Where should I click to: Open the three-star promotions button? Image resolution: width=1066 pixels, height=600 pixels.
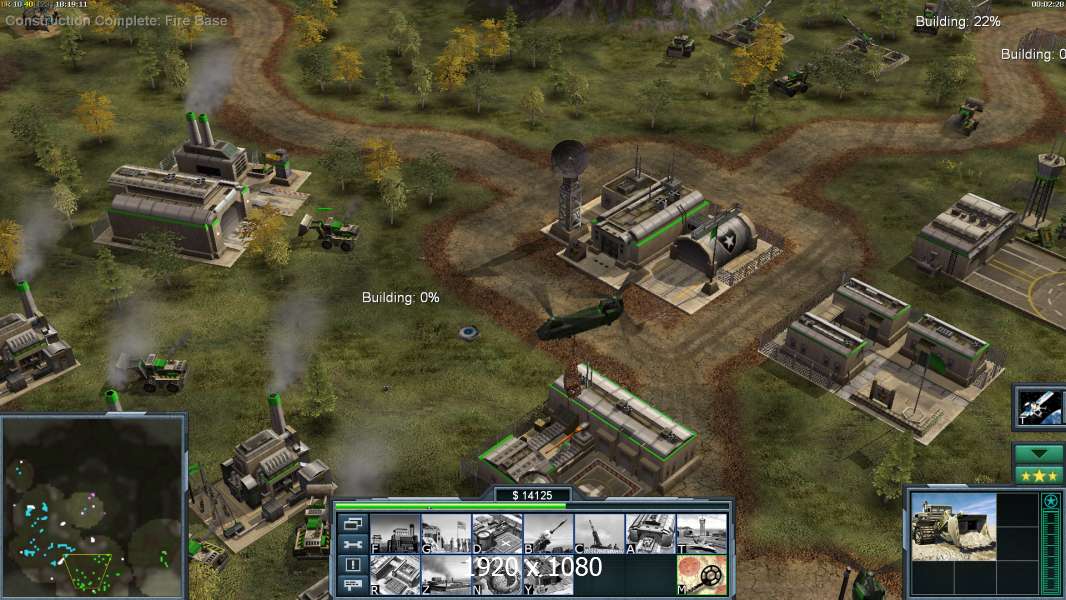(1038, 474)
